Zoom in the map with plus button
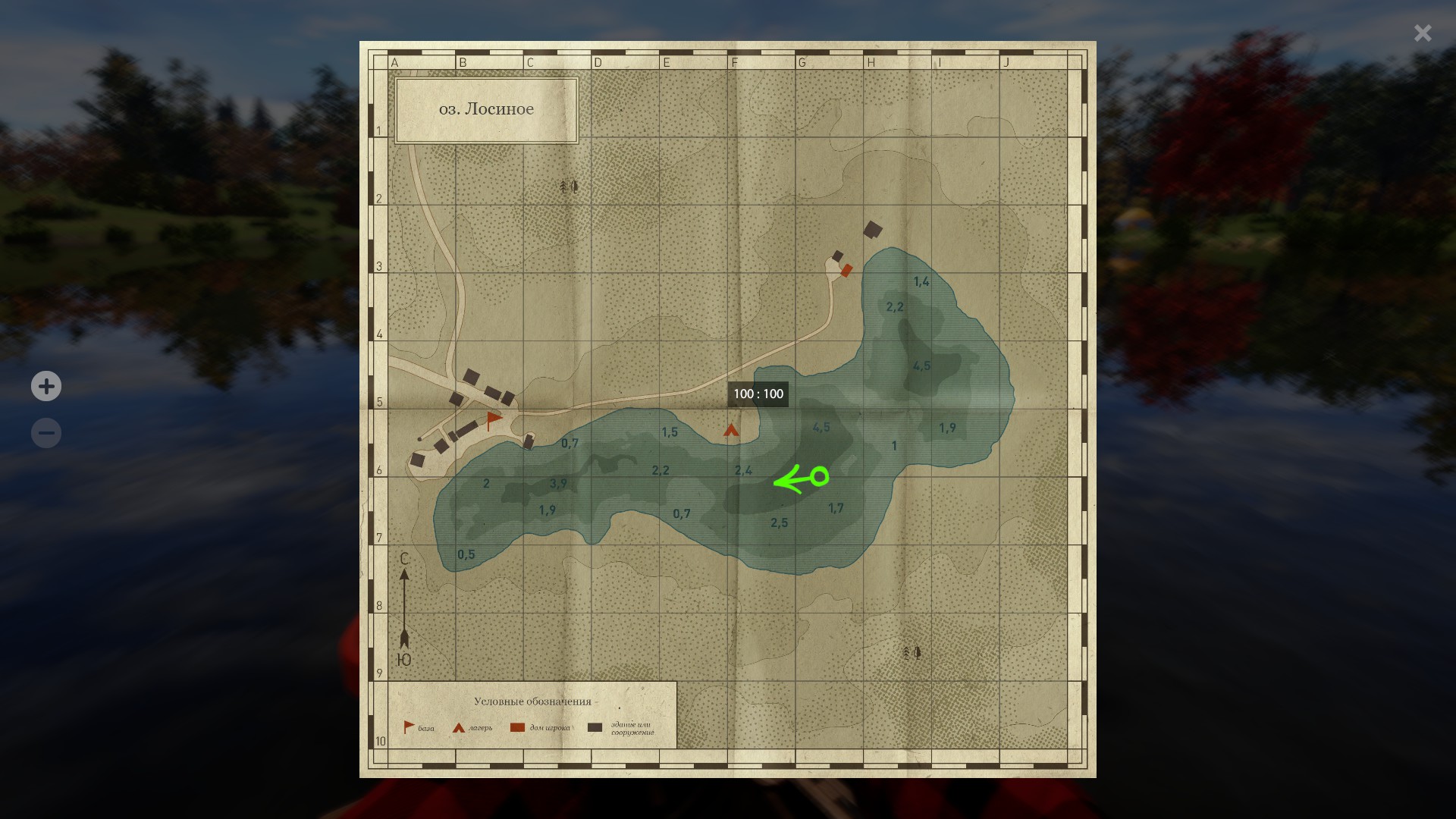The height and width of the screenshot is (819, 1456). click(46, 386)
